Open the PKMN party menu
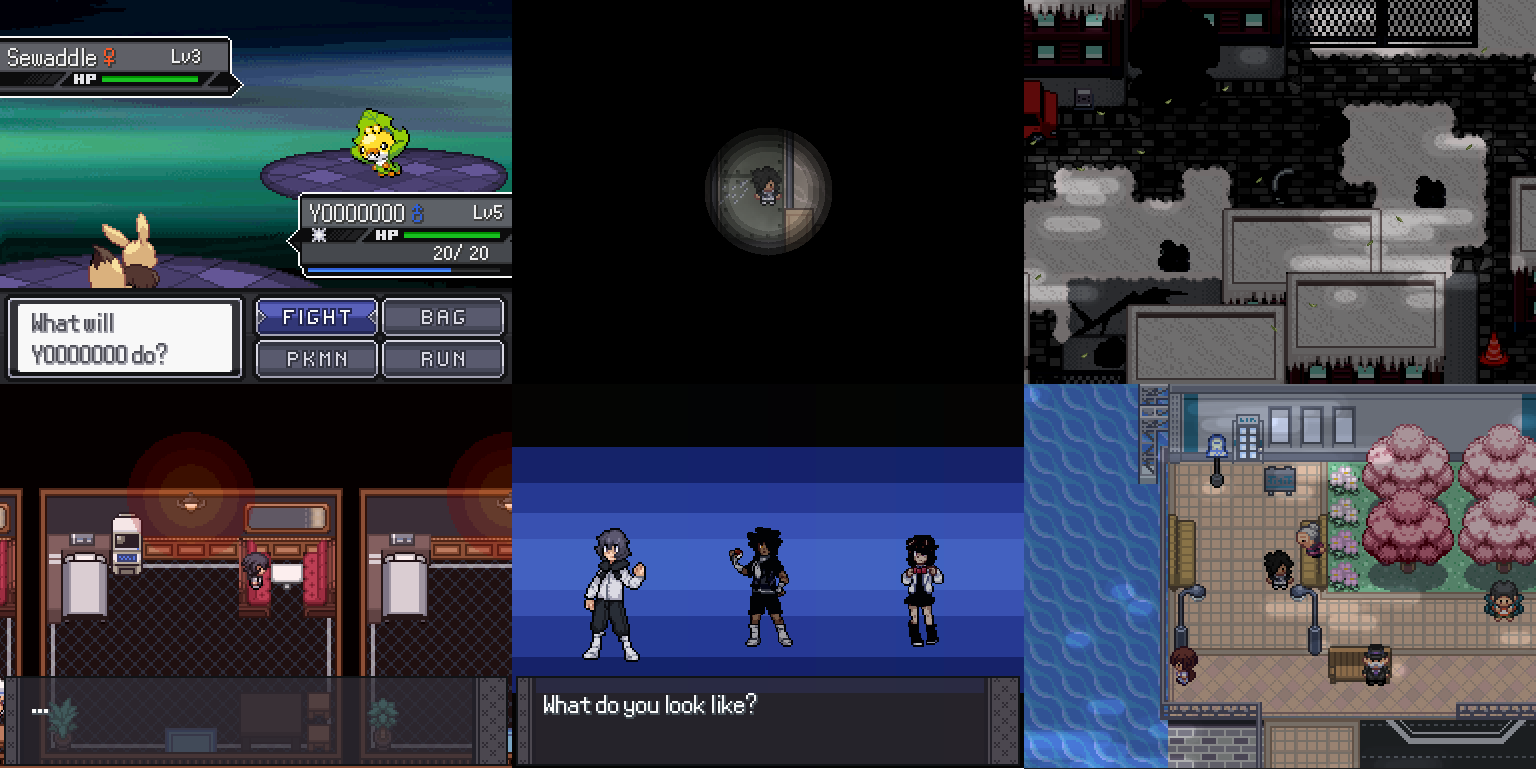This screenshot has height=769, width=1536. coord(316,358)
